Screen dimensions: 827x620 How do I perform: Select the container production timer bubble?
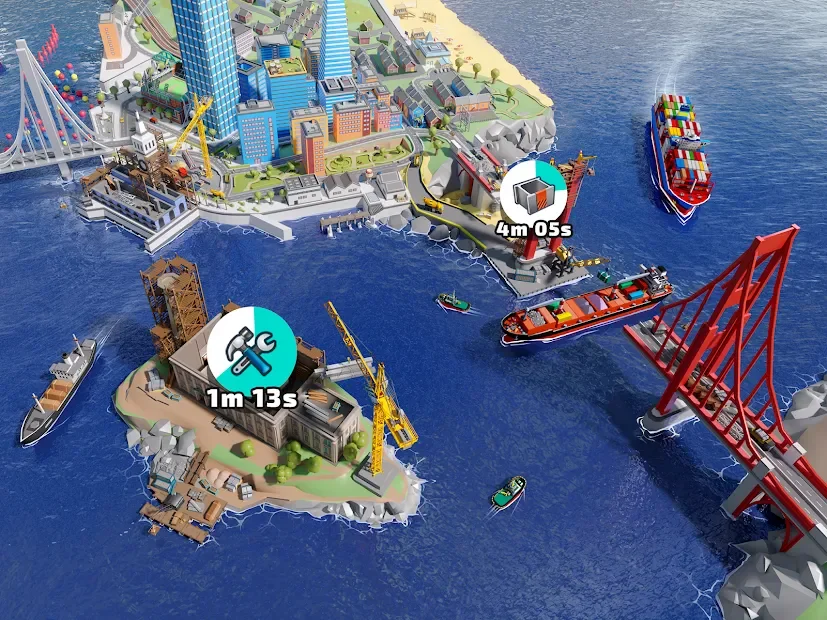click(533, 193)
